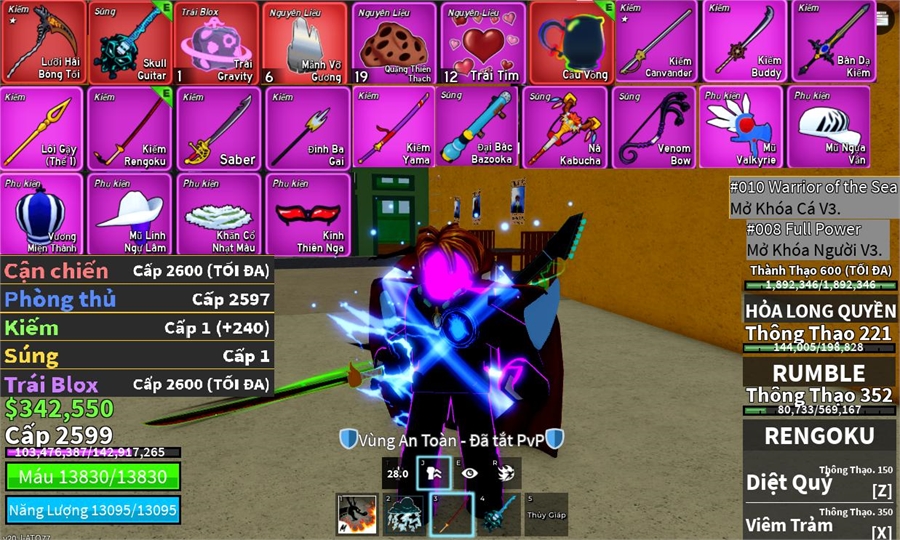
Task: Equip the Thủy Giáp hotbar slot
Action: point(546,514)
